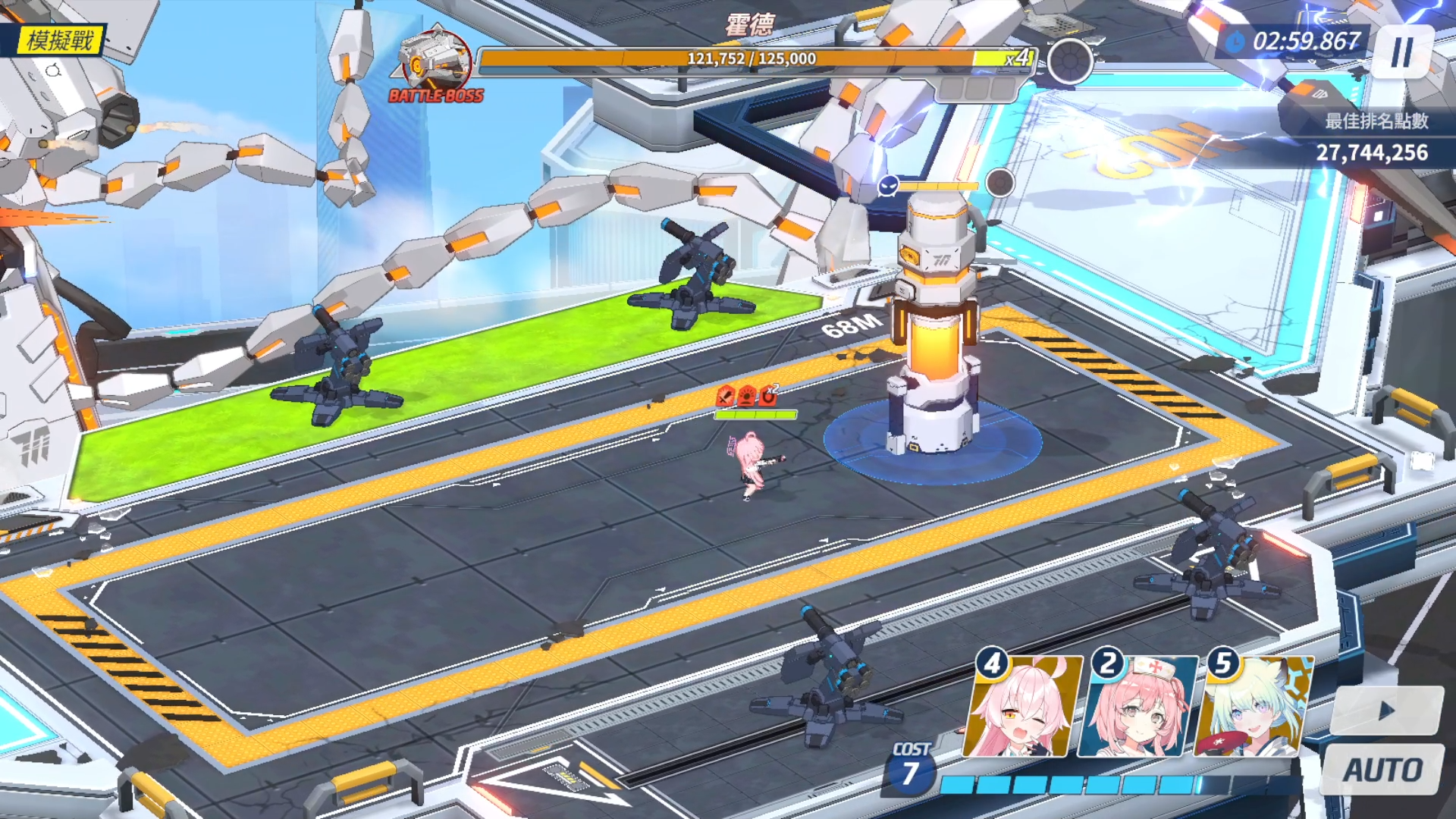
Task: Use the cost 2 nurse-cap student skill
Action: click(1137, 708)
